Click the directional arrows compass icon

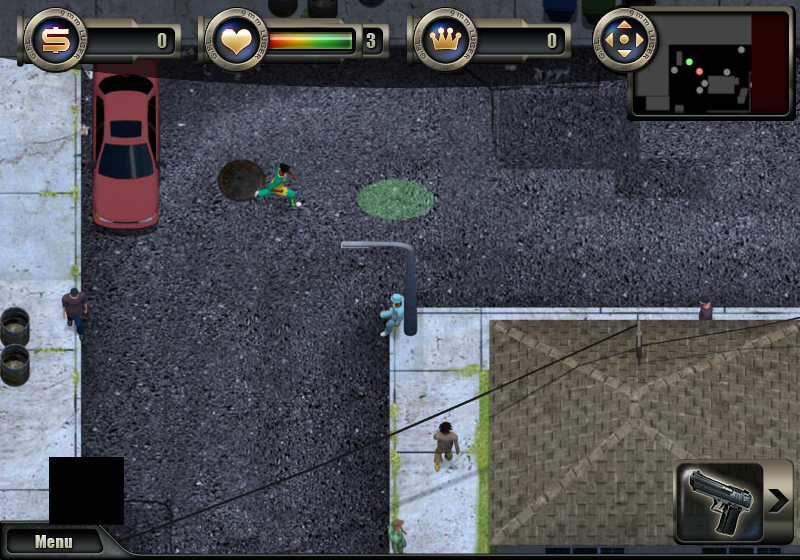(x=625, y=41)
